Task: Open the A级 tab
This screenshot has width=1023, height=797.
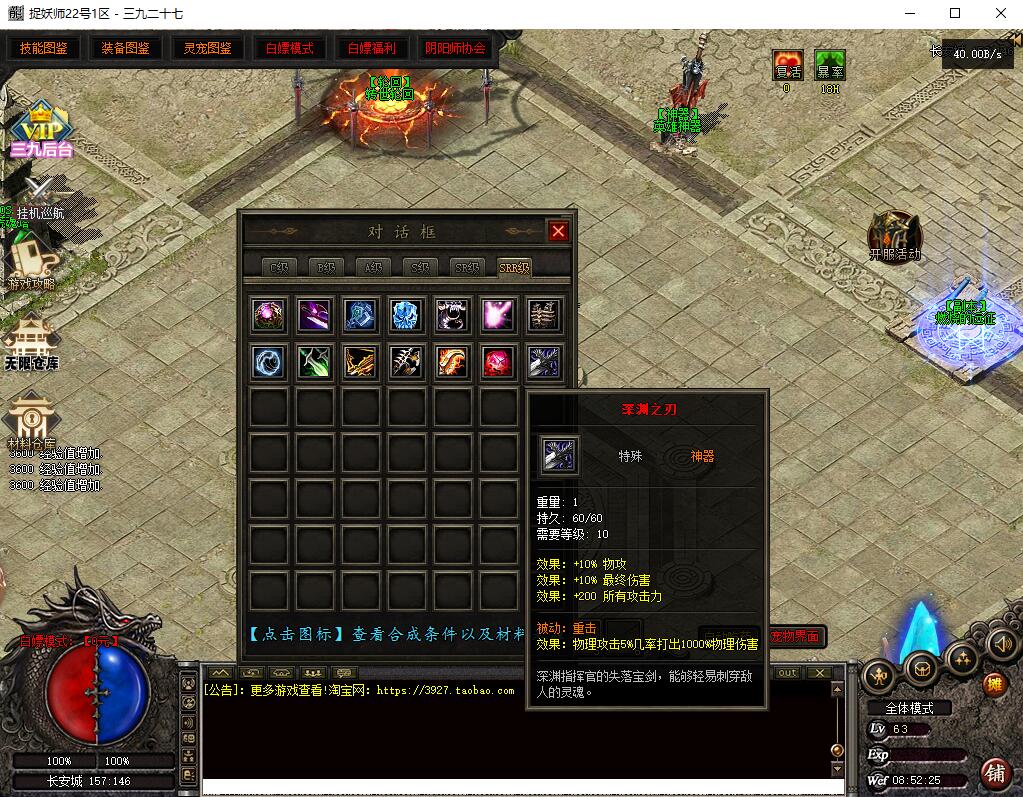Action: [373, 267]
